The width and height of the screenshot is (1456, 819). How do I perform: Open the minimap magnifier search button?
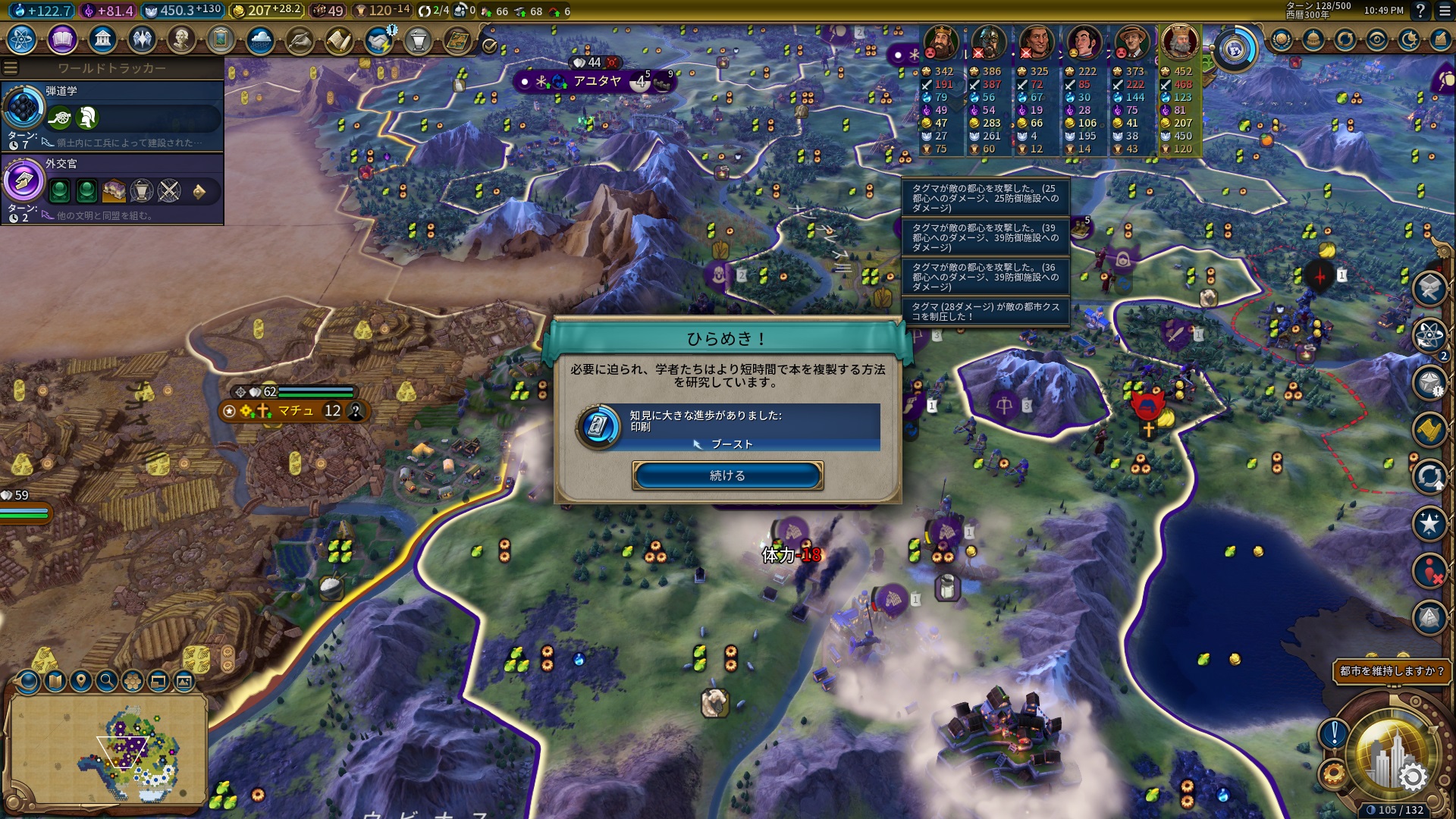pos(107,681)
